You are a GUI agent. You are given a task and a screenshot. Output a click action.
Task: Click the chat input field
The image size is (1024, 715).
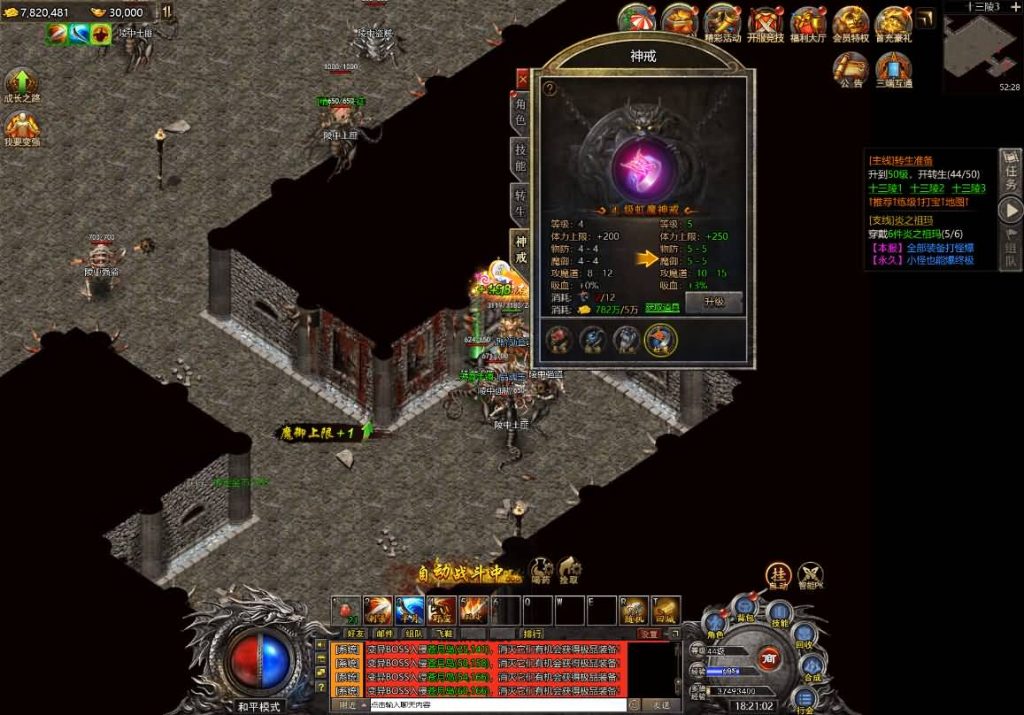(497, 705)
